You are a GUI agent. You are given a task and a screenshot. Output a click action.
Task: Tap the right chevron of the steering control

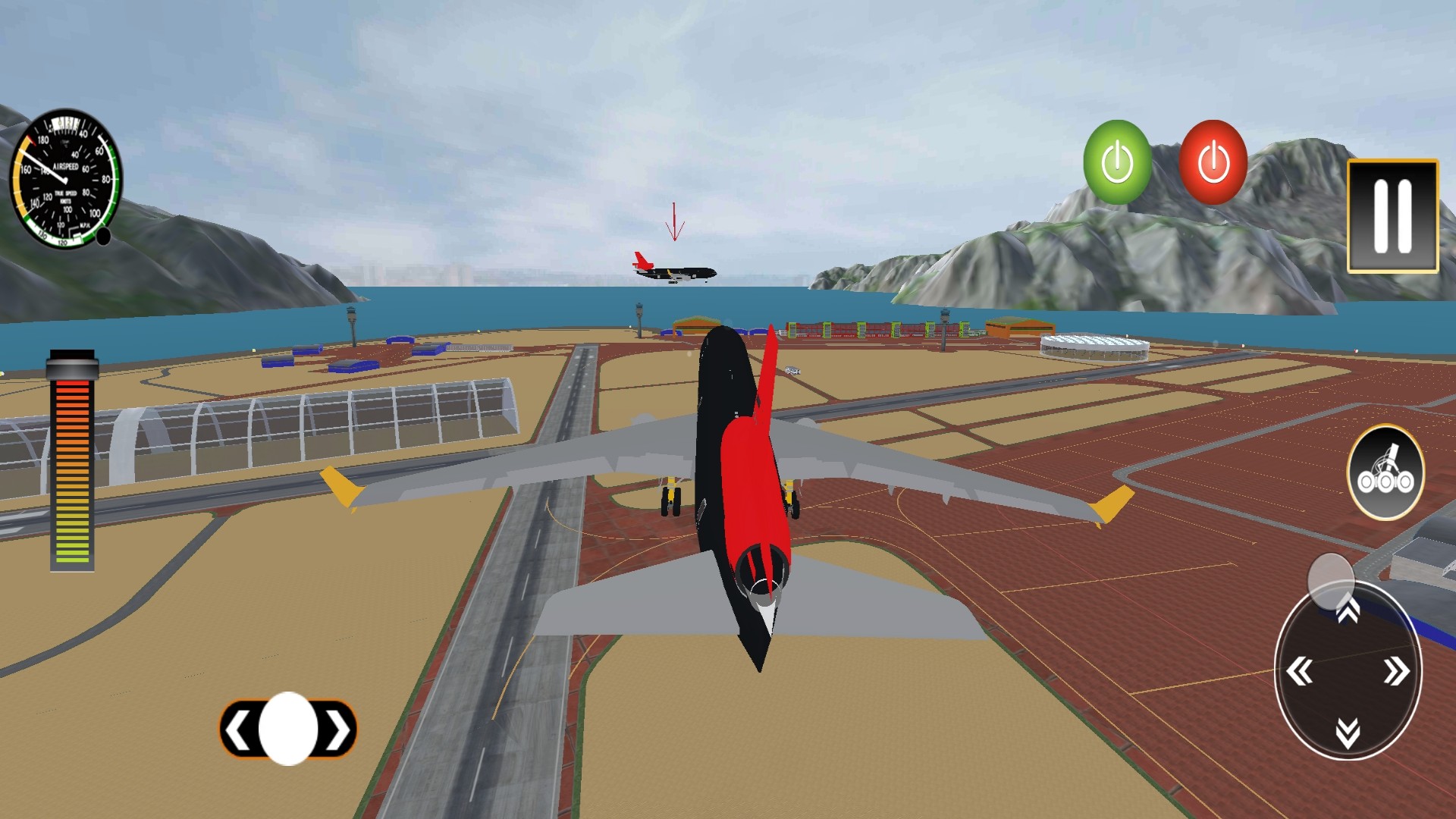click(336, 730)
